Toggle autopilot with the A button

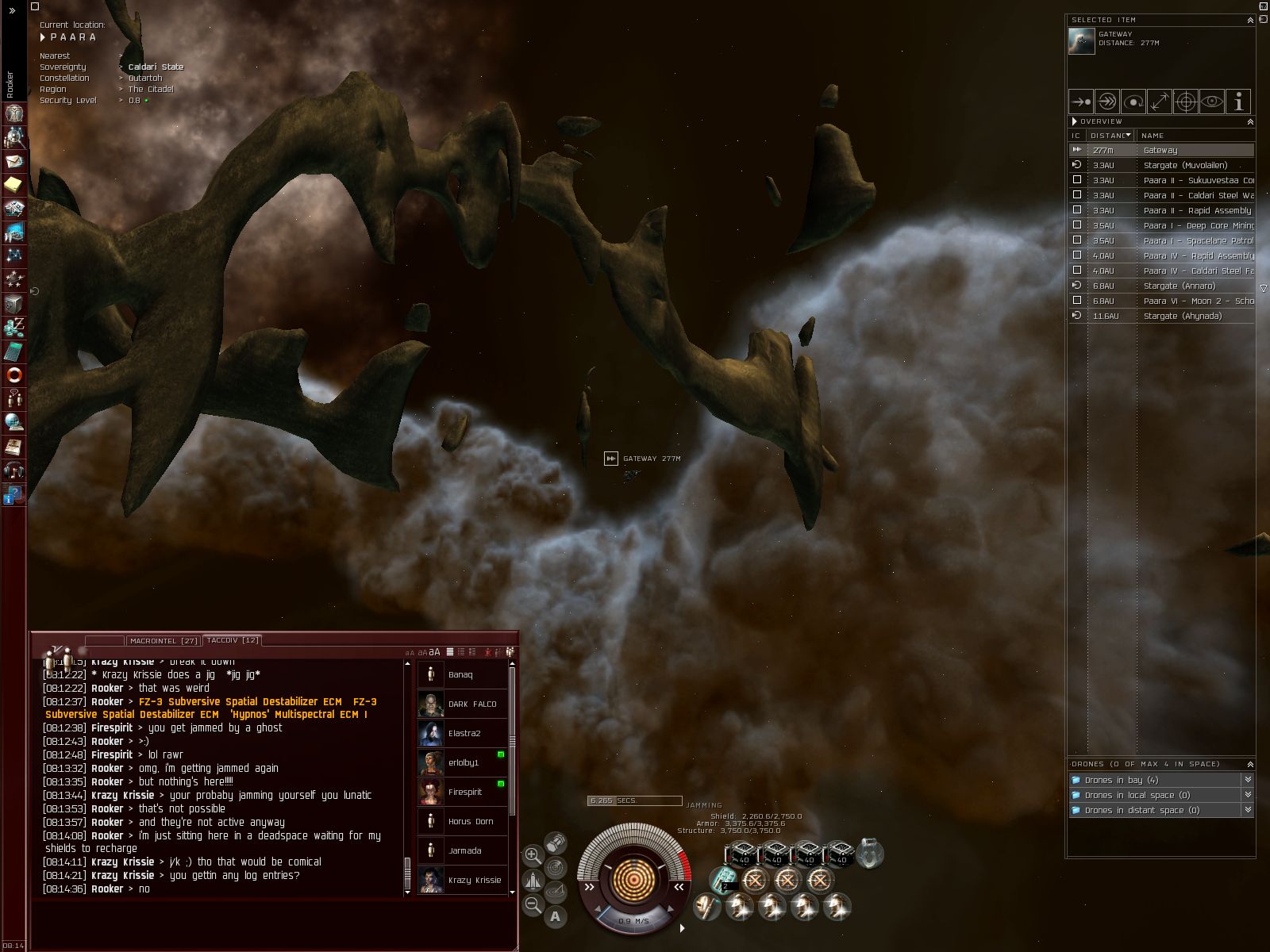click(556, 917)
